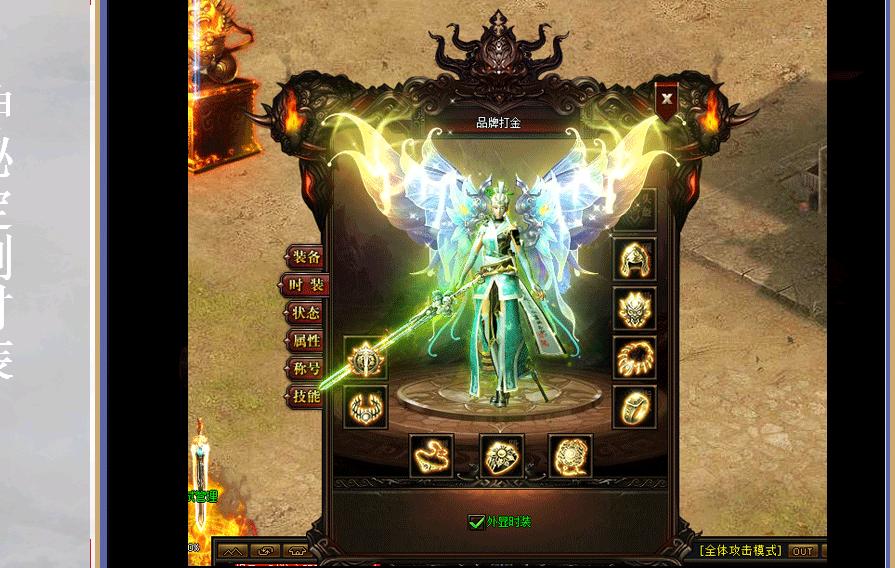
Task: Open the 技能 skills tab
Action: tap(305, 397)
